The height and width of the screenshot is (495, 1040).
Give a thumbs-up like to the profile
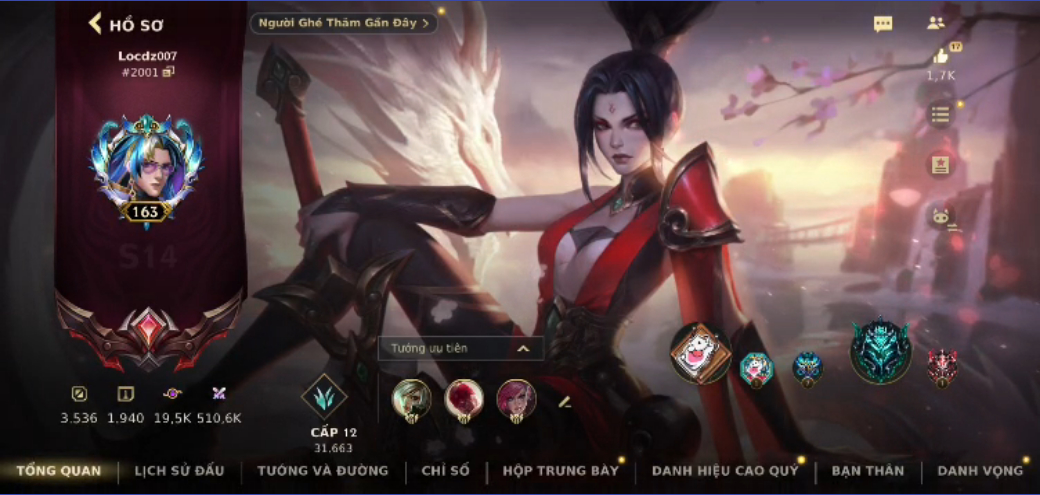coord(940,58)
